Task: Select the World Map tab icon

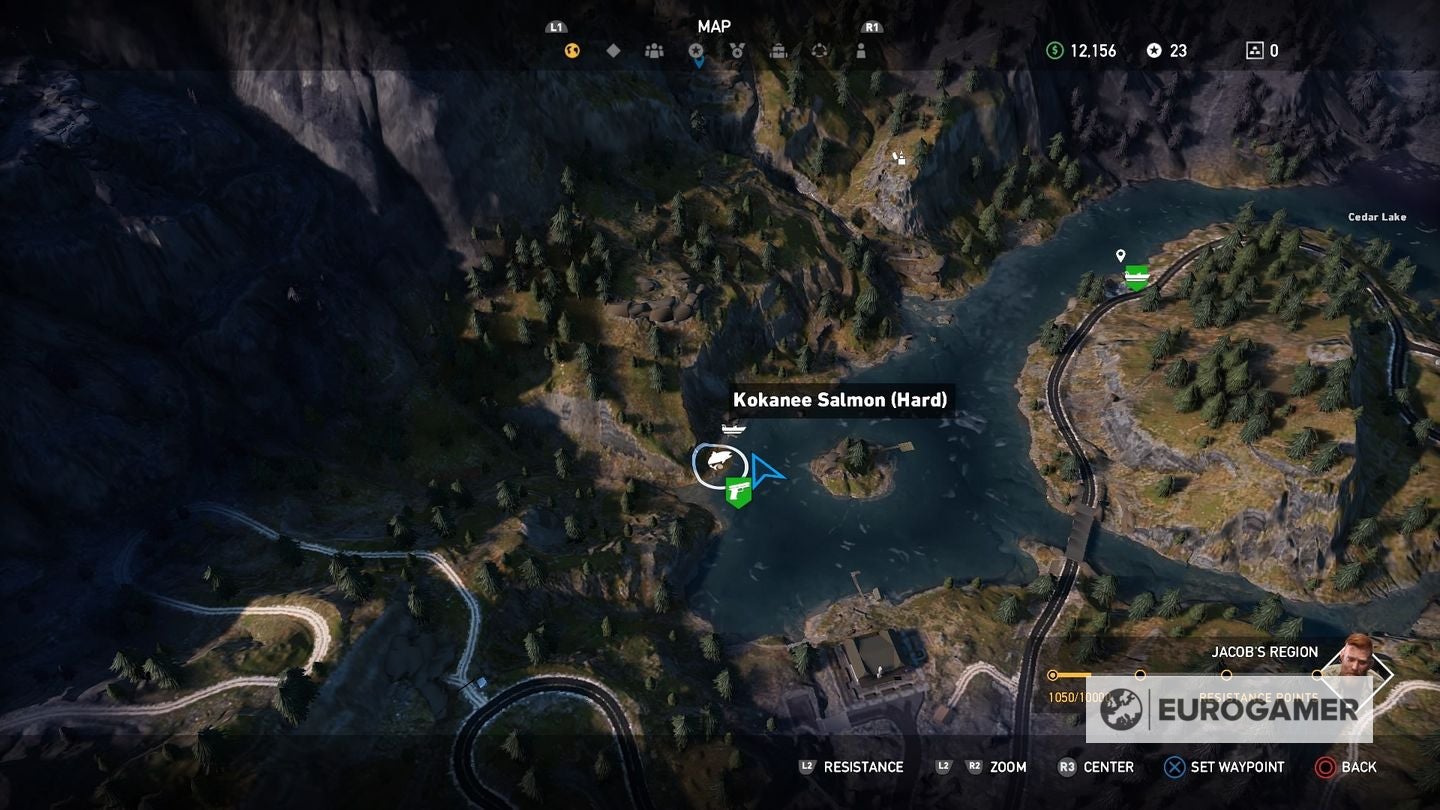Action: click(570, 50)
